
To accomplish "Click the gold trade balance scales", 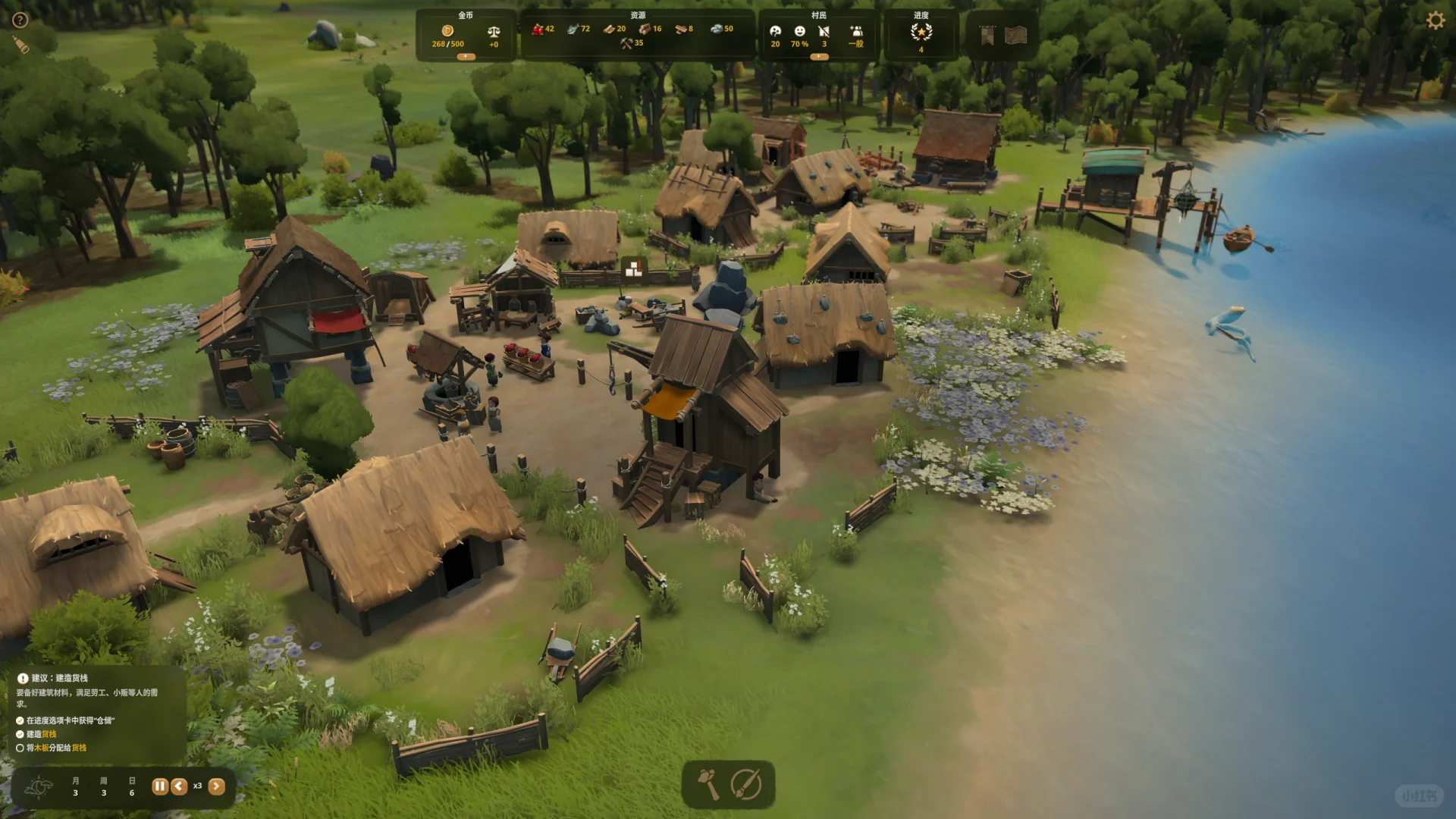I will pyautogui.click(x=494, y=32).
